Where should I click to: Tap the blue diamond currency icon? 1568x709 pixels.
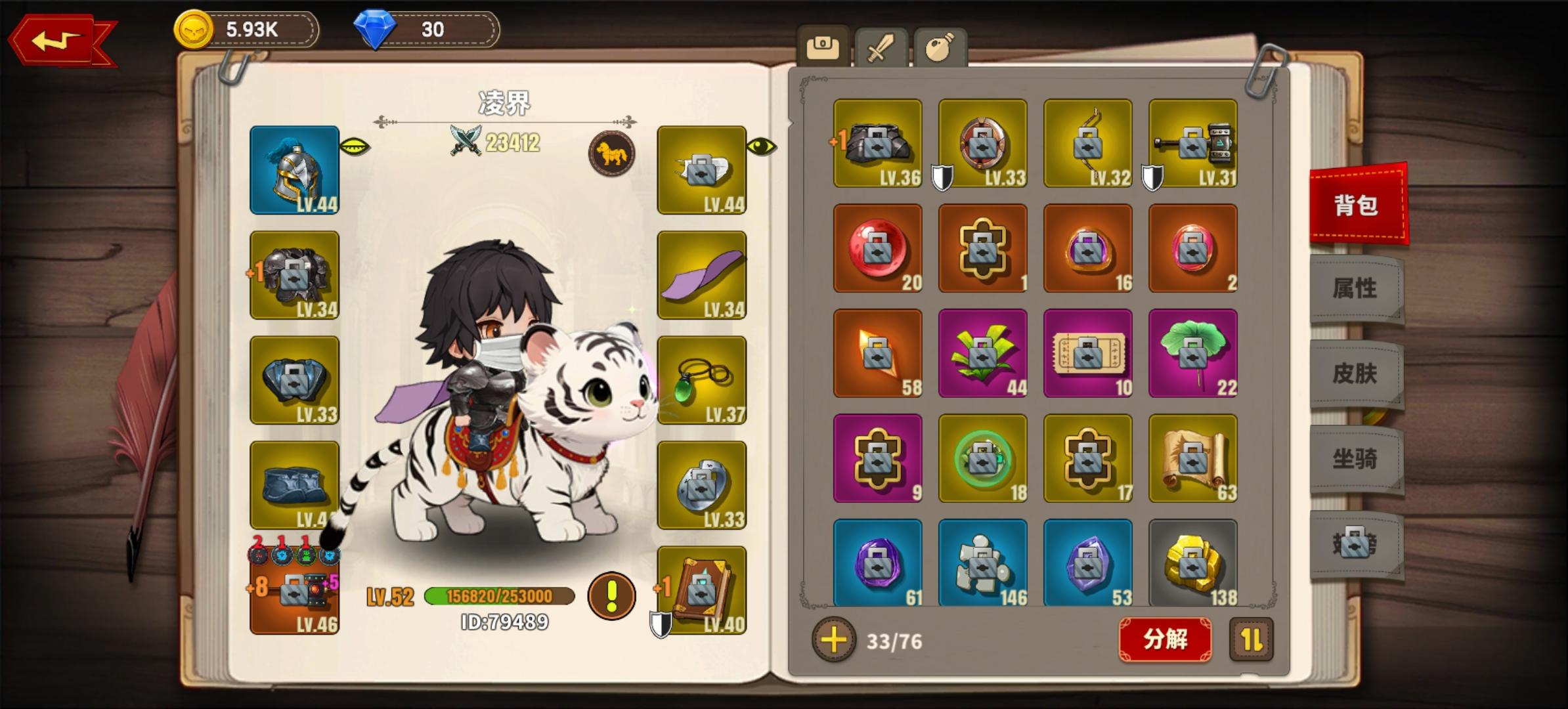(374, 29)
